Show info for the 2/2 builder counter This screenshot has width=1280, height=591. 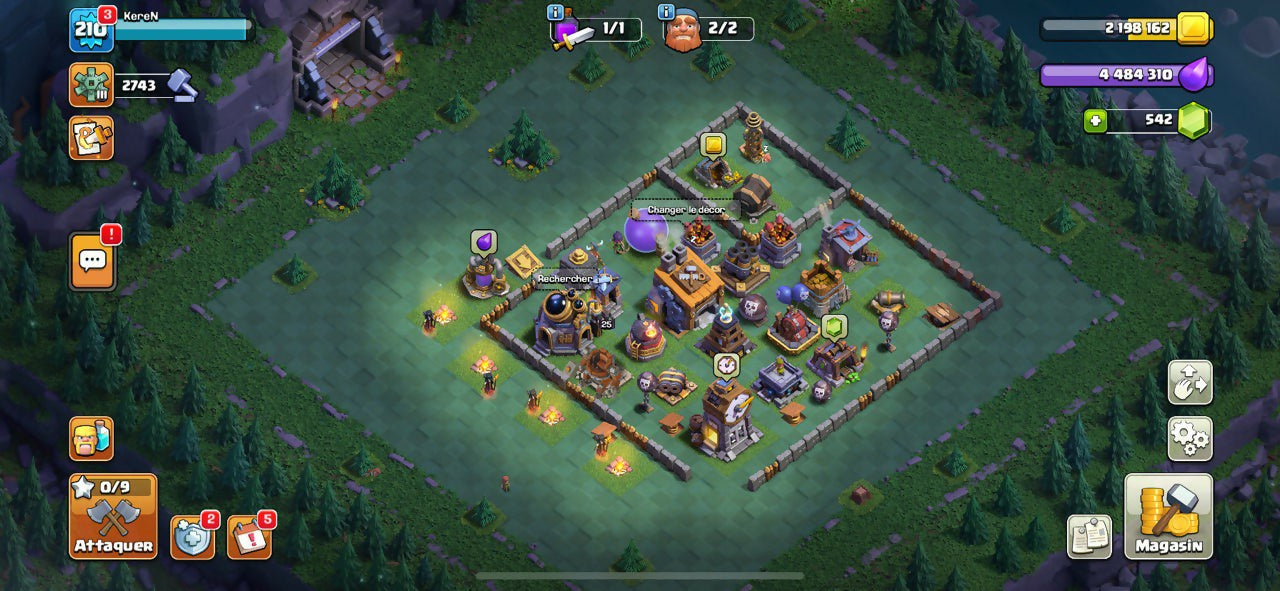(x=666, y=12)
